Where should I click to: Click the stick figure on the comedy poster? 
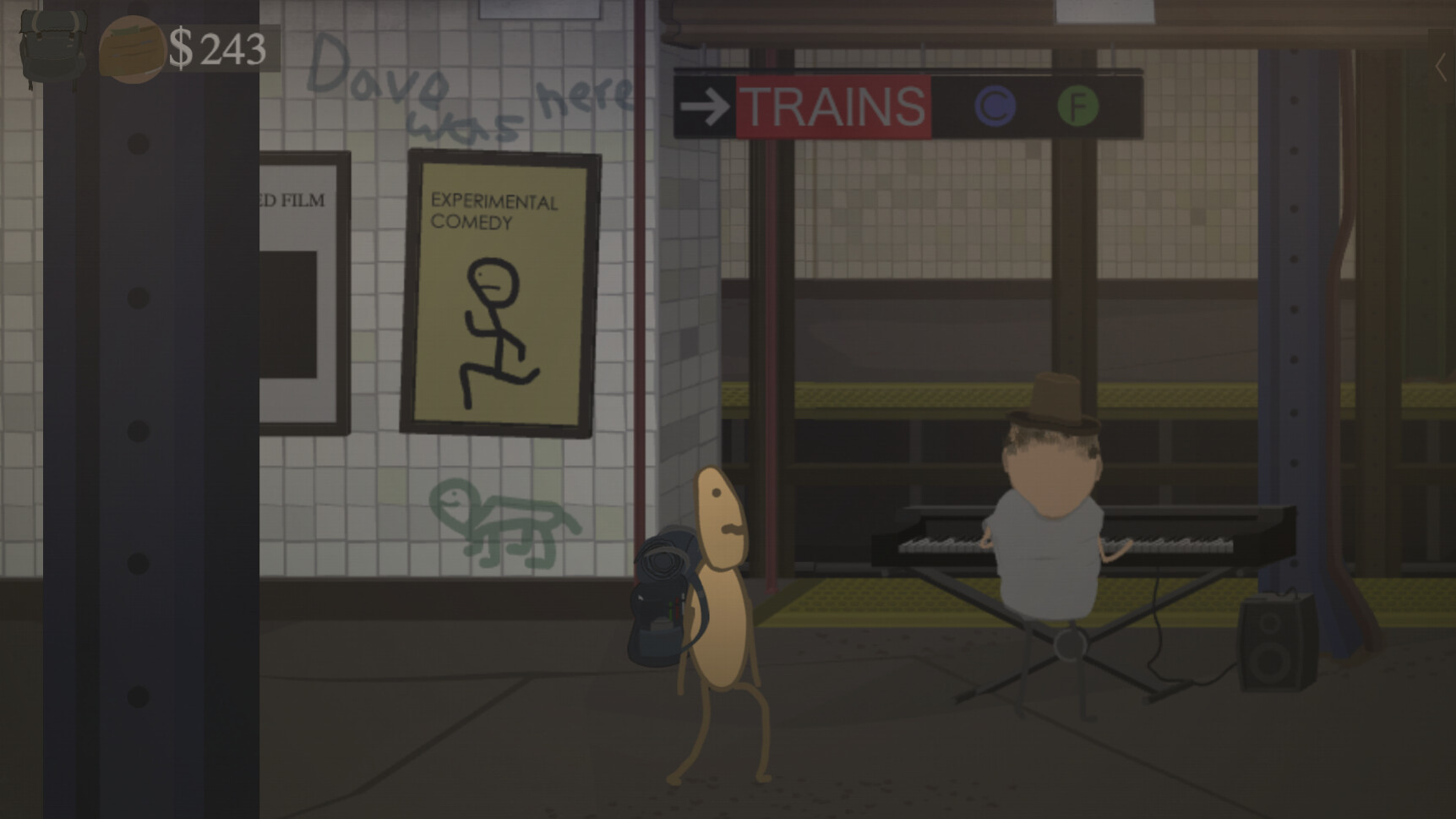coord(494,330)
